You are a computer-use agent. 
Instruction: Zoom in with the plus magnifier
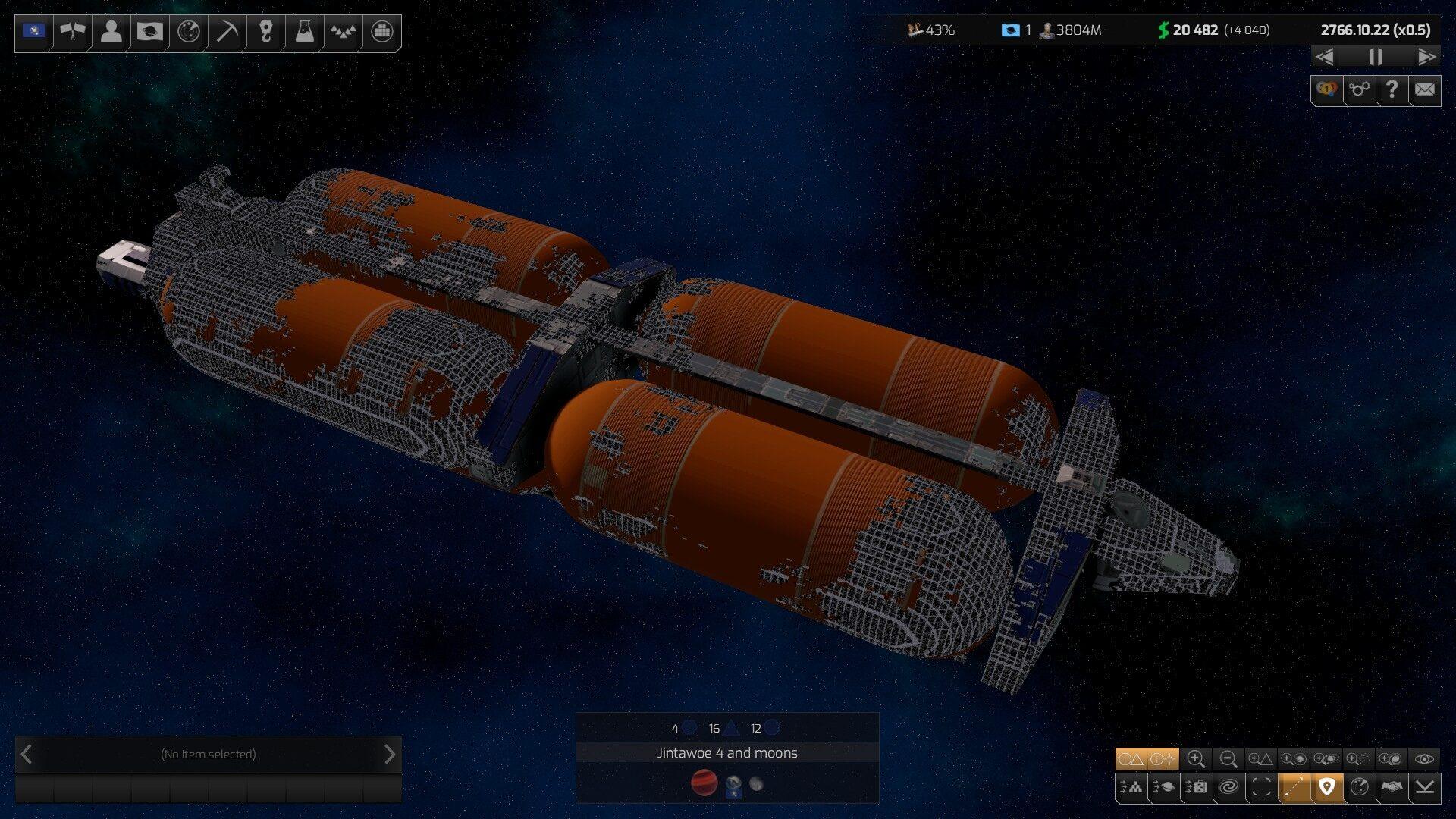pyautogui.click(x=1196, y=759)
